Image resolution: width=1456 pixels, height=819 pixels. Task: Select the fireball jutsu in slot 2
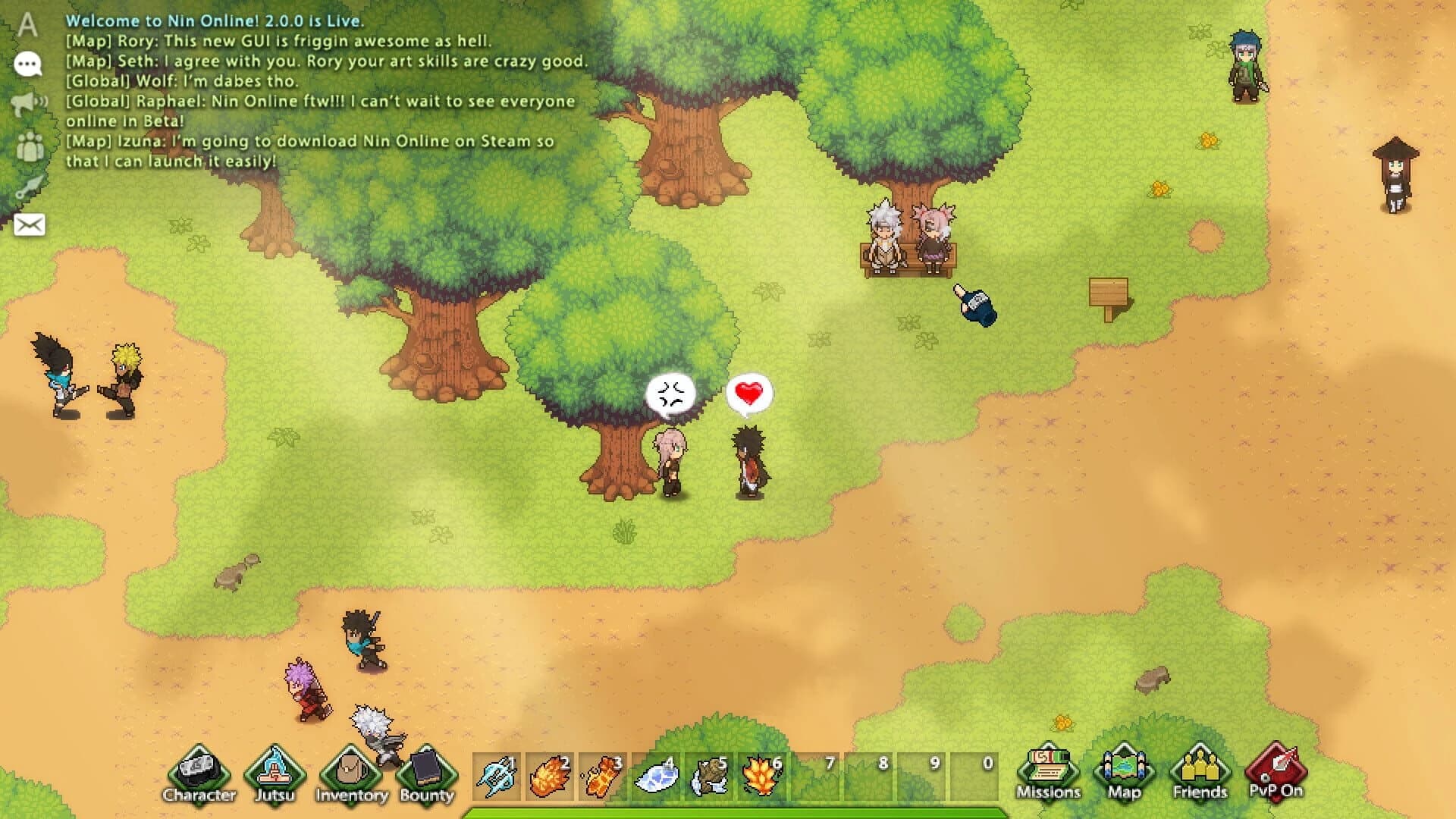click(551, 775)
